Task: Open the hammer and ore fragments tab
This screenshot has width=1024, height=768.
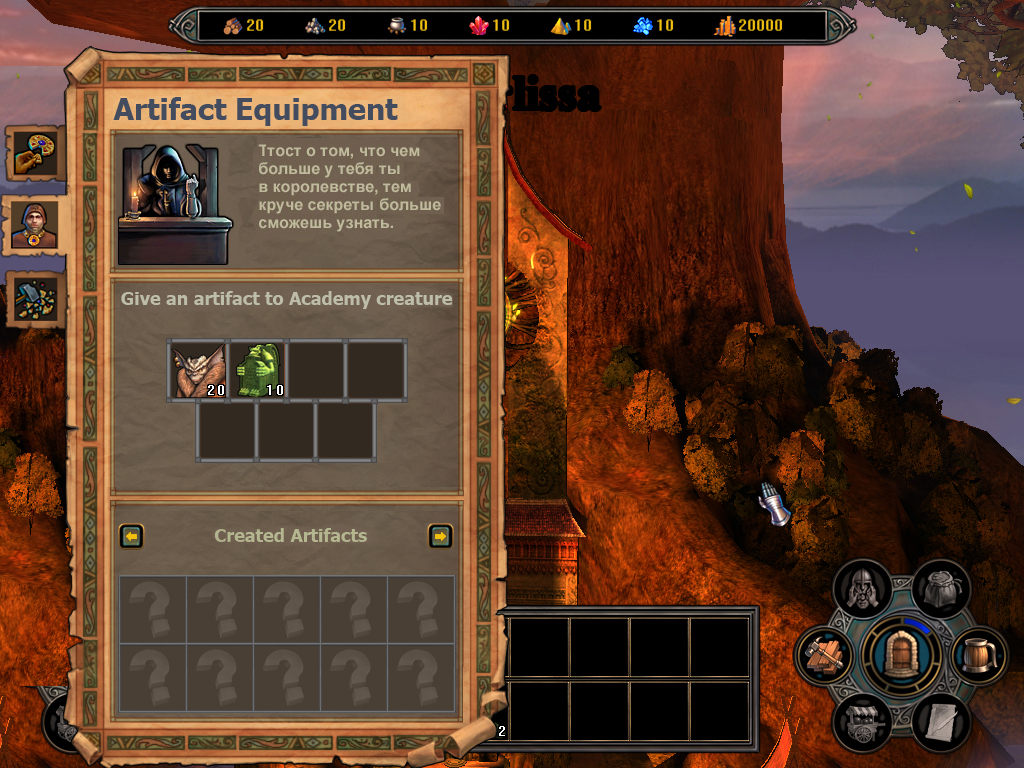Action: point(37,299)
